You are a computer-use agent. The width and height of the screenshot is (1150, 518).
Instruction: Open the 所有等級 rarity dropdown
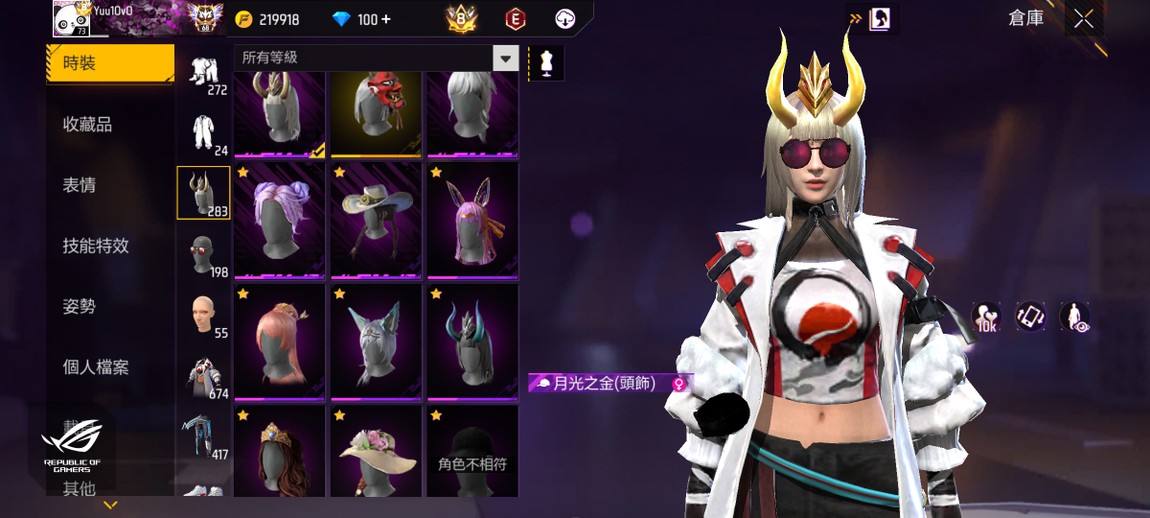pyautogui.click(x=506, y=58)
